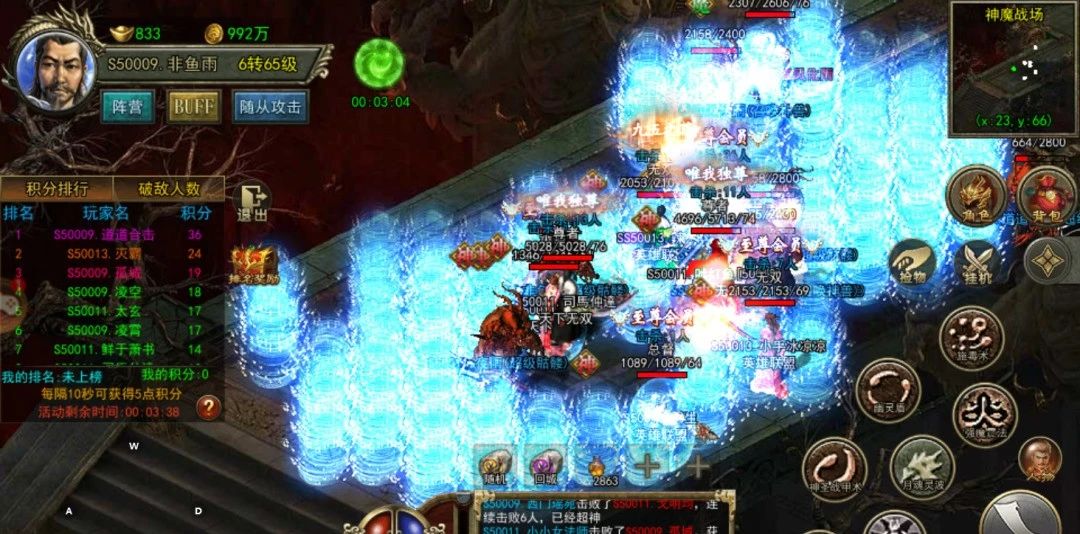Open the 神魔战场 minimap
This screenshot has width=1080, height=534.
1014,66
